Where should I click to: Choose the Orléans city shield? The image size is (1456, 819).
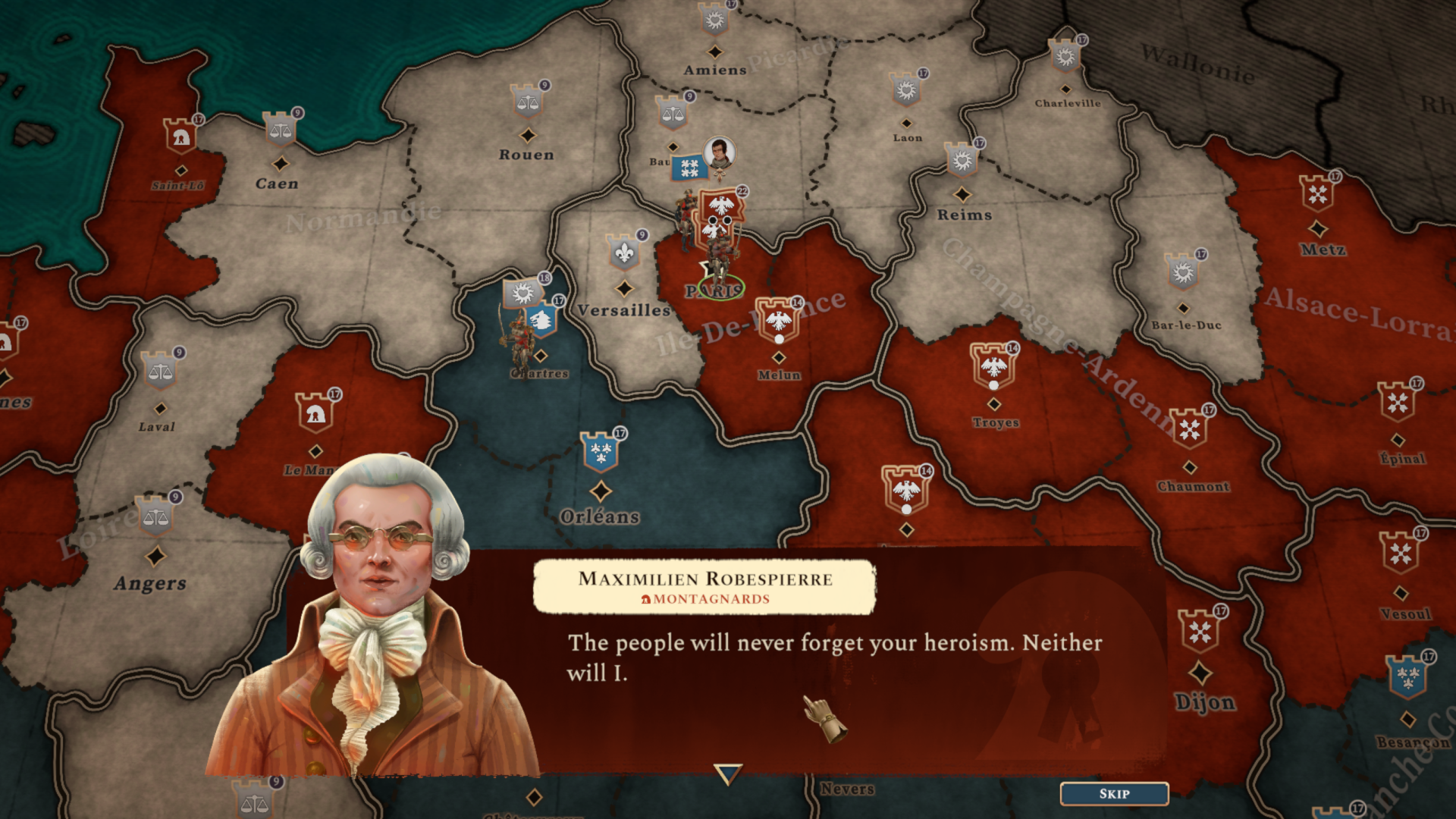601,451
